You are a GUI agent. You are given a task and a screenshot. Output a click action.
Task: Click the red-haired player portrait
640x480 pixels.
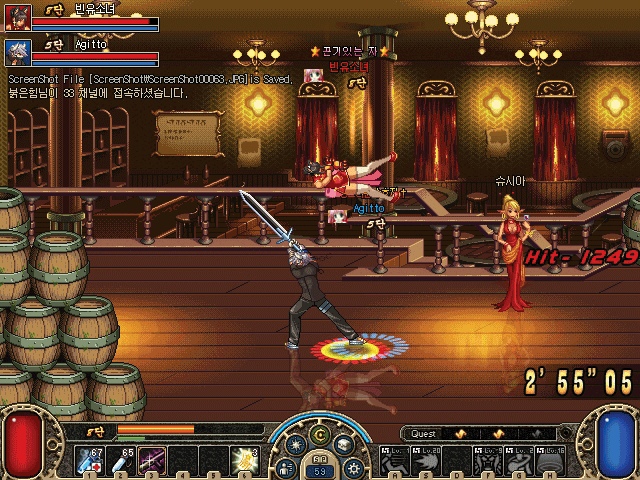click(x=17, y=20)
